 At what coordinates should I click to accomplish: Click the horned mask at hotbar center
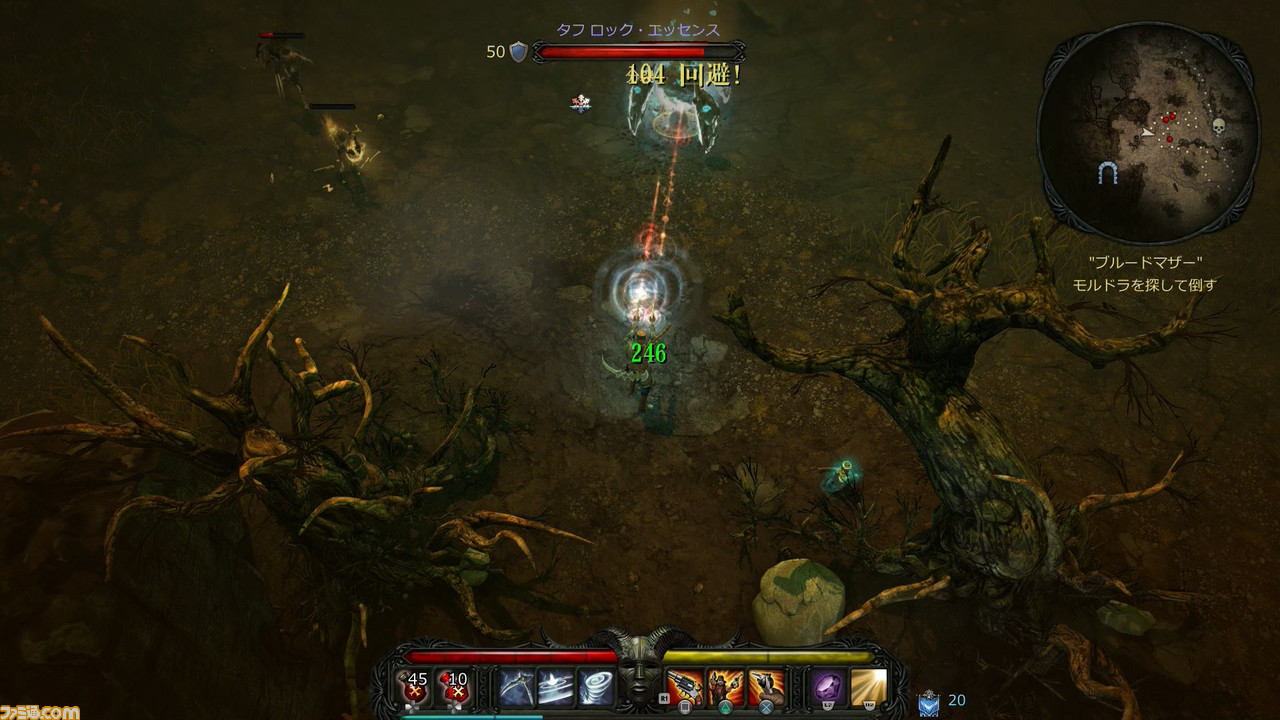[x=640, y=672]
